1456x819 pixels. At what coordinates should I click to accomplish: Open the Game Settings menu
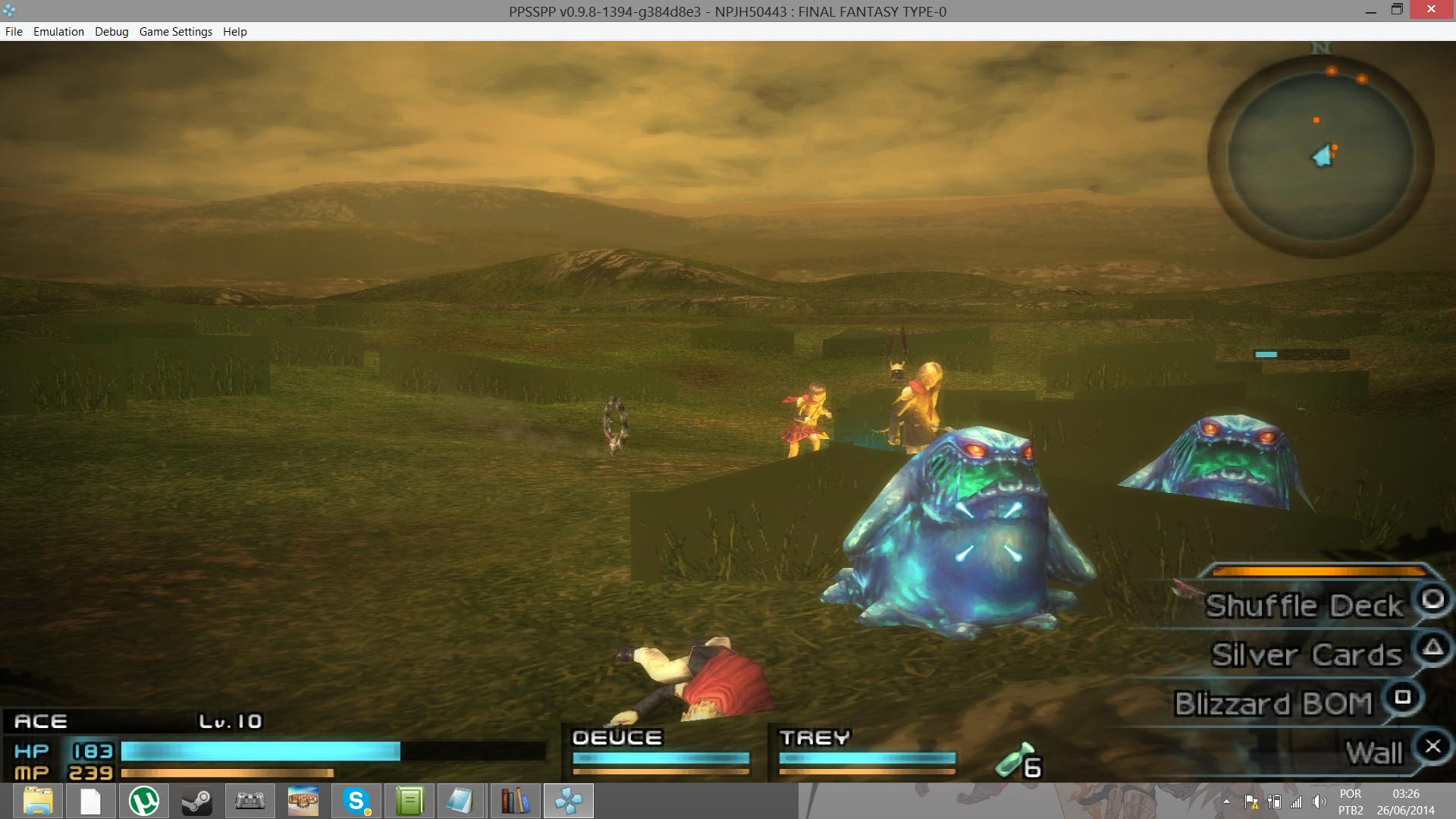176,32
